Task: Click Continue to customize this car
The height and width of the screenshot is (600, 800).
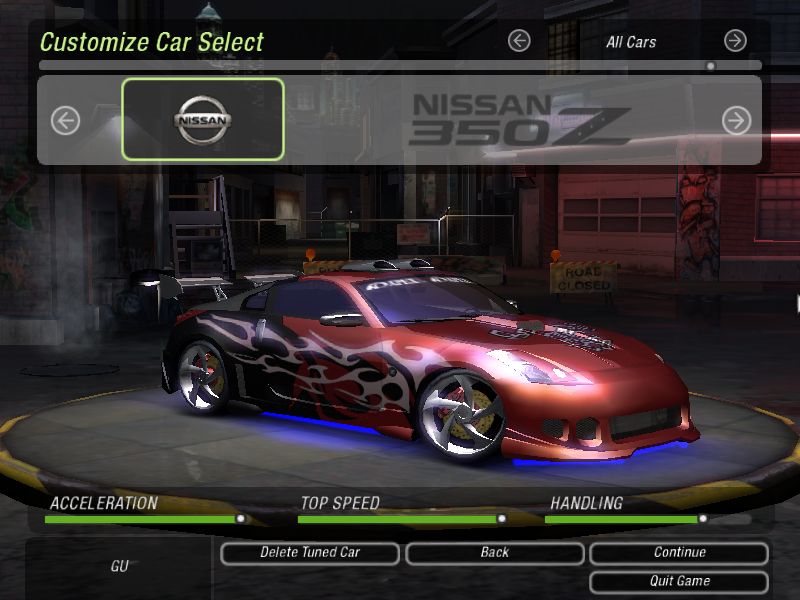Action: pyautogui.click(x=679, y=552)
